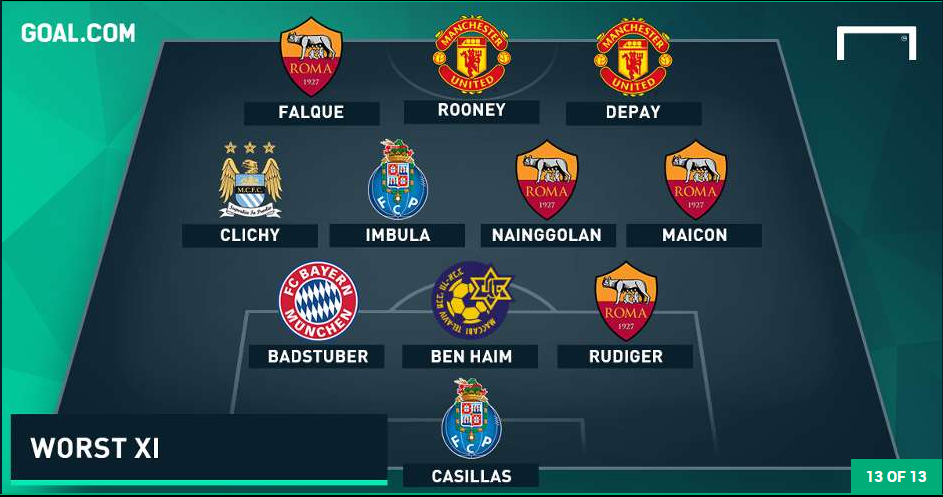The image size is (943, 497).
Task: Choose the Clichy Manchester City crest
Action: 250,180
